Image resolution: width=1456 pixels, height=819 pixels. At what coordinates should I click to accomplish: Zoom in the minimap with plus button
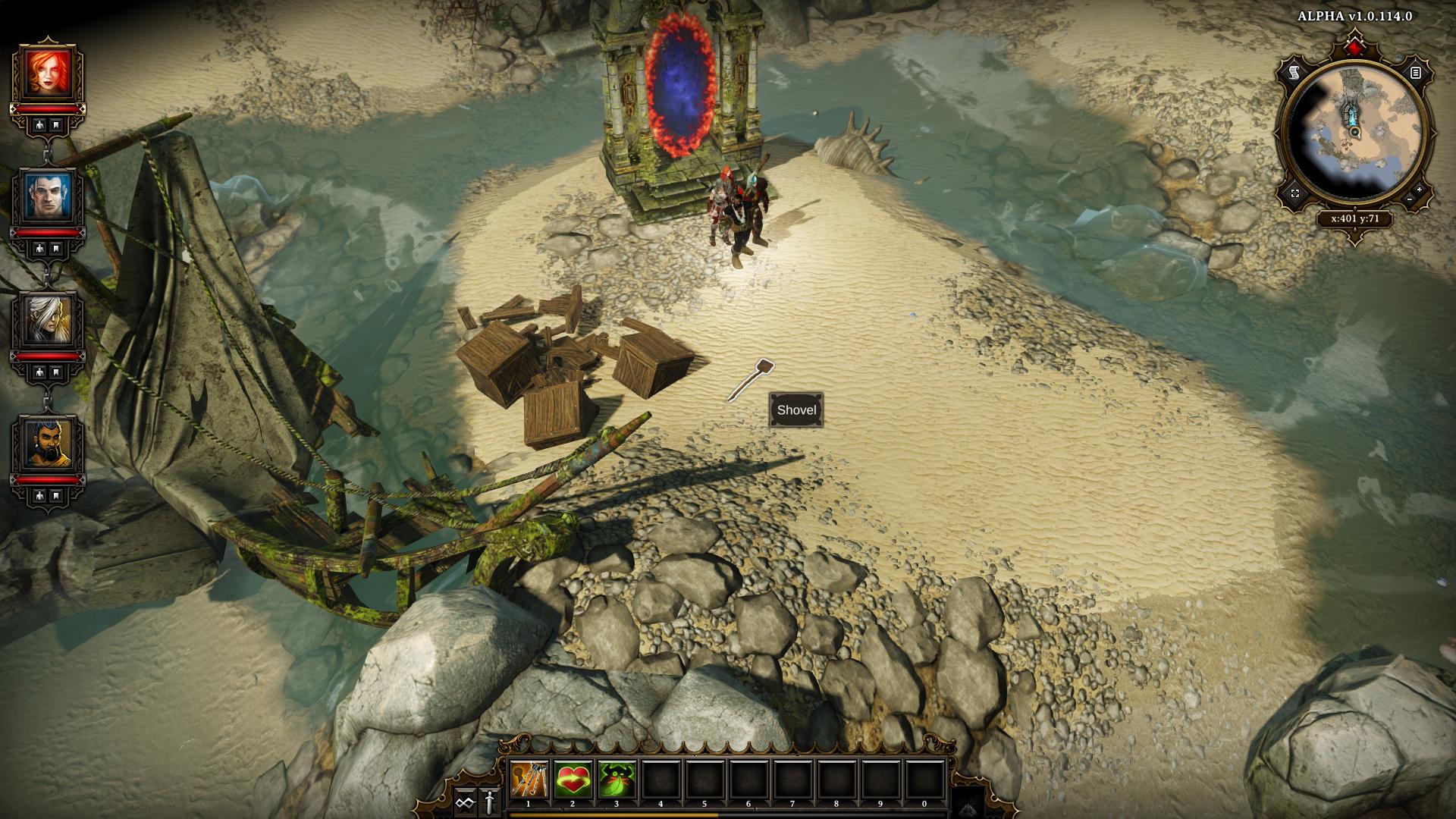click(x=1419, y=189)
